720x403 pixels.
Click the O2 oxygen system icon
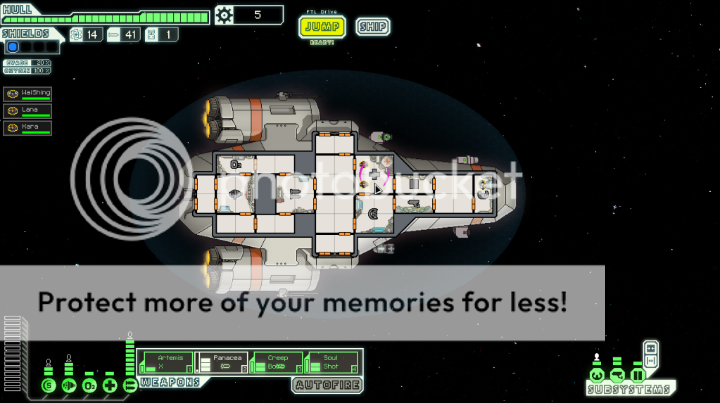coord(89,385)
